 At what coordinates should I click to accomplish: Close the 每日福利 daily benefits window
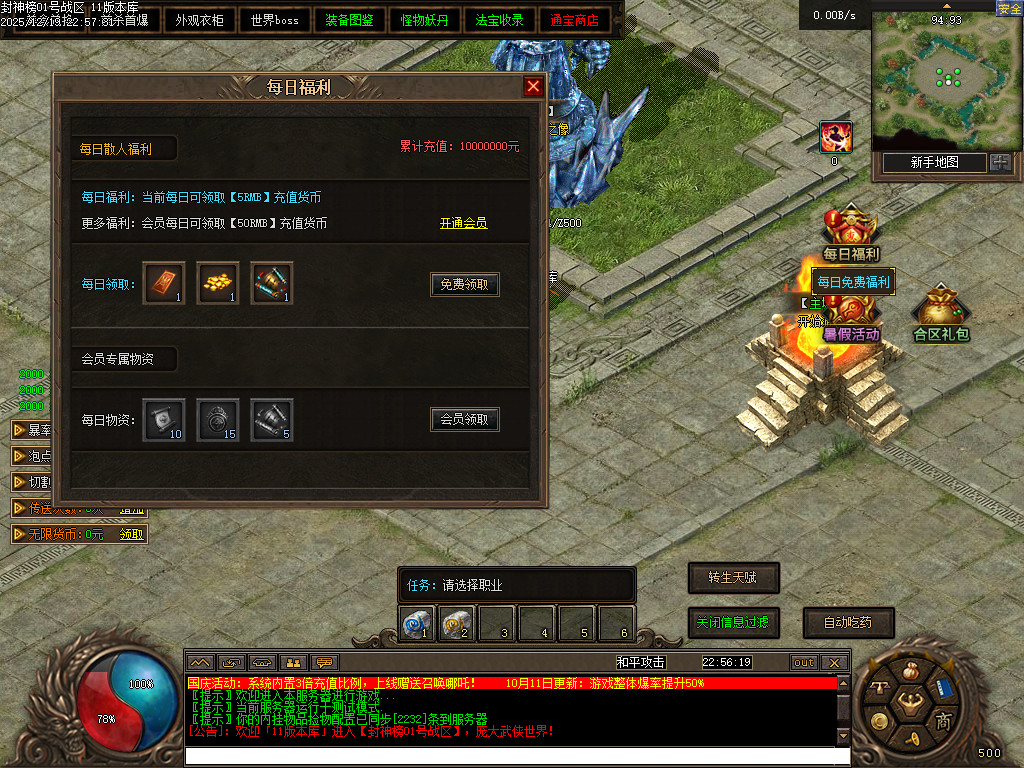tap(534, 87)
